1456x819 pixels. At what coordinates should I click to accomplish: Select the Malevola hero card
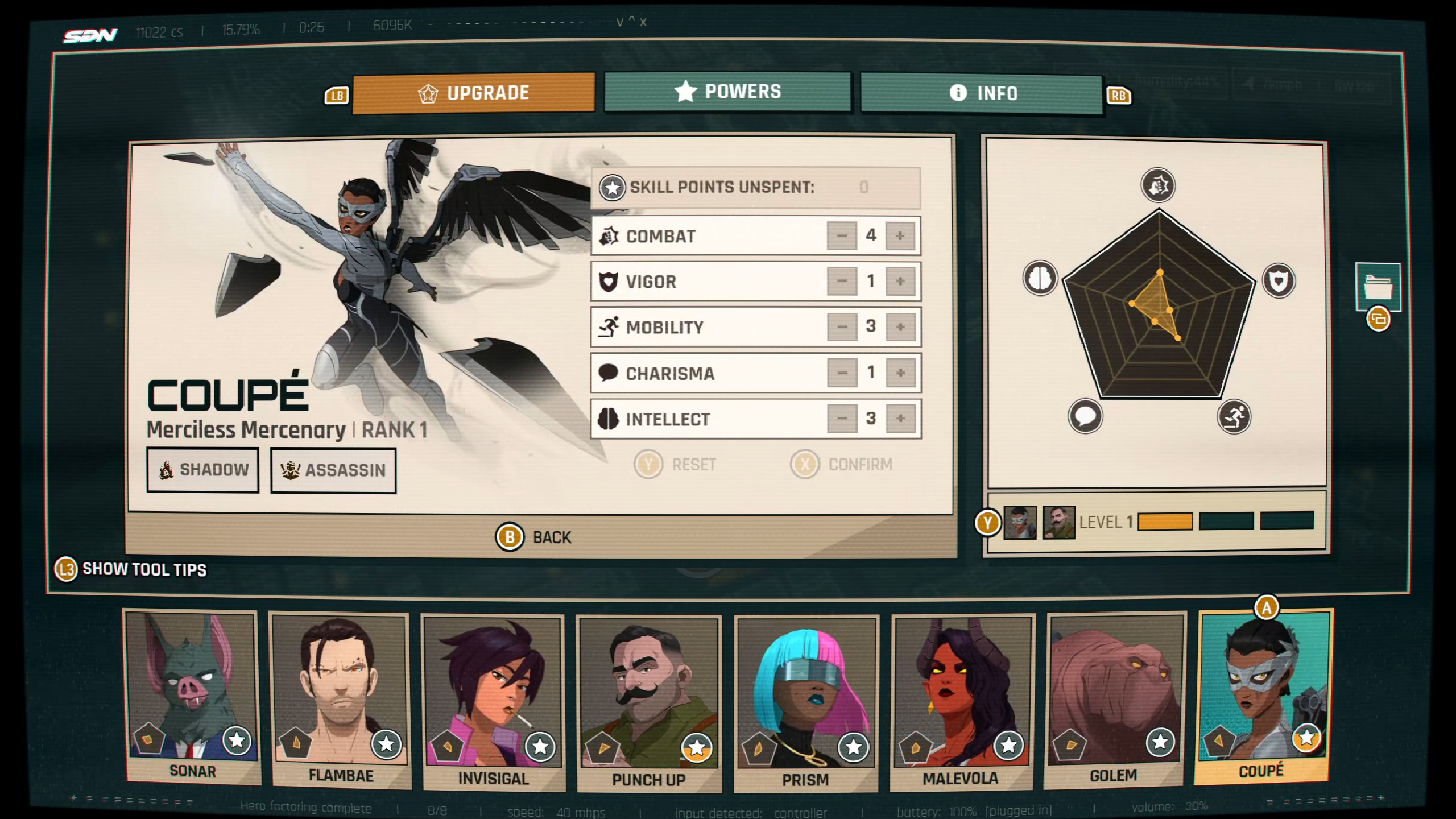pos(961,701)
